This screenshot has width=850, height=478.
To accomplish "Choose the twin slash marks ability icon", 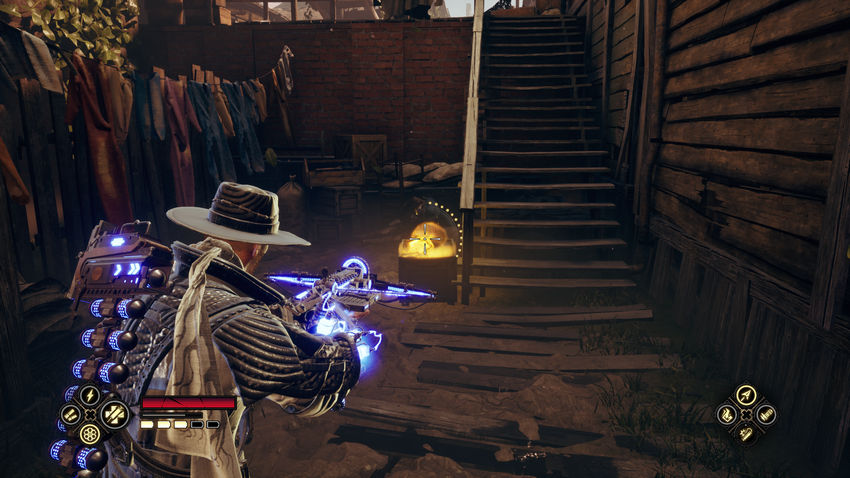I will [70, 415].
